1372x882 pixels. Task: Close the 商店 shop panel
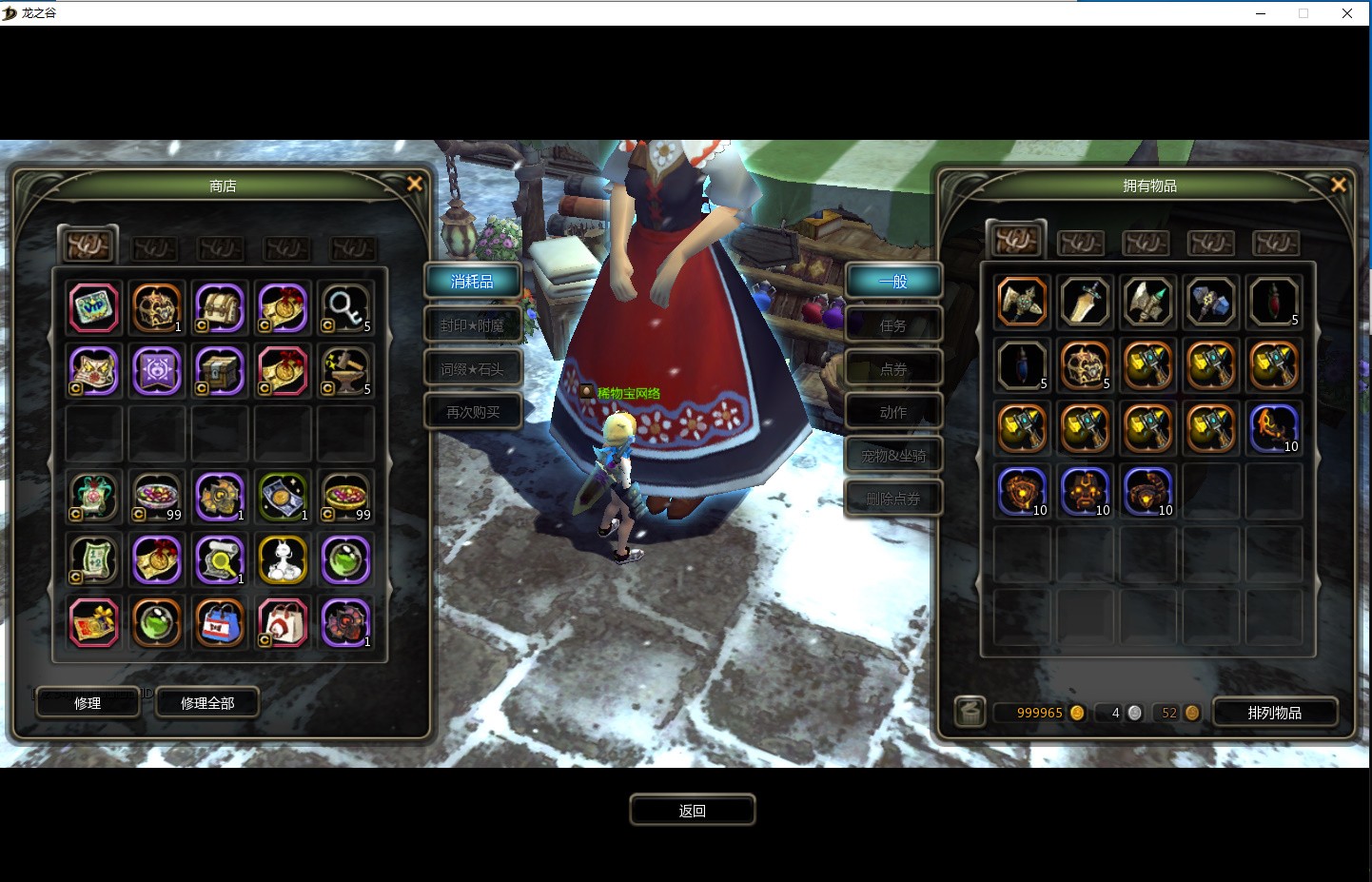point(415,184)
